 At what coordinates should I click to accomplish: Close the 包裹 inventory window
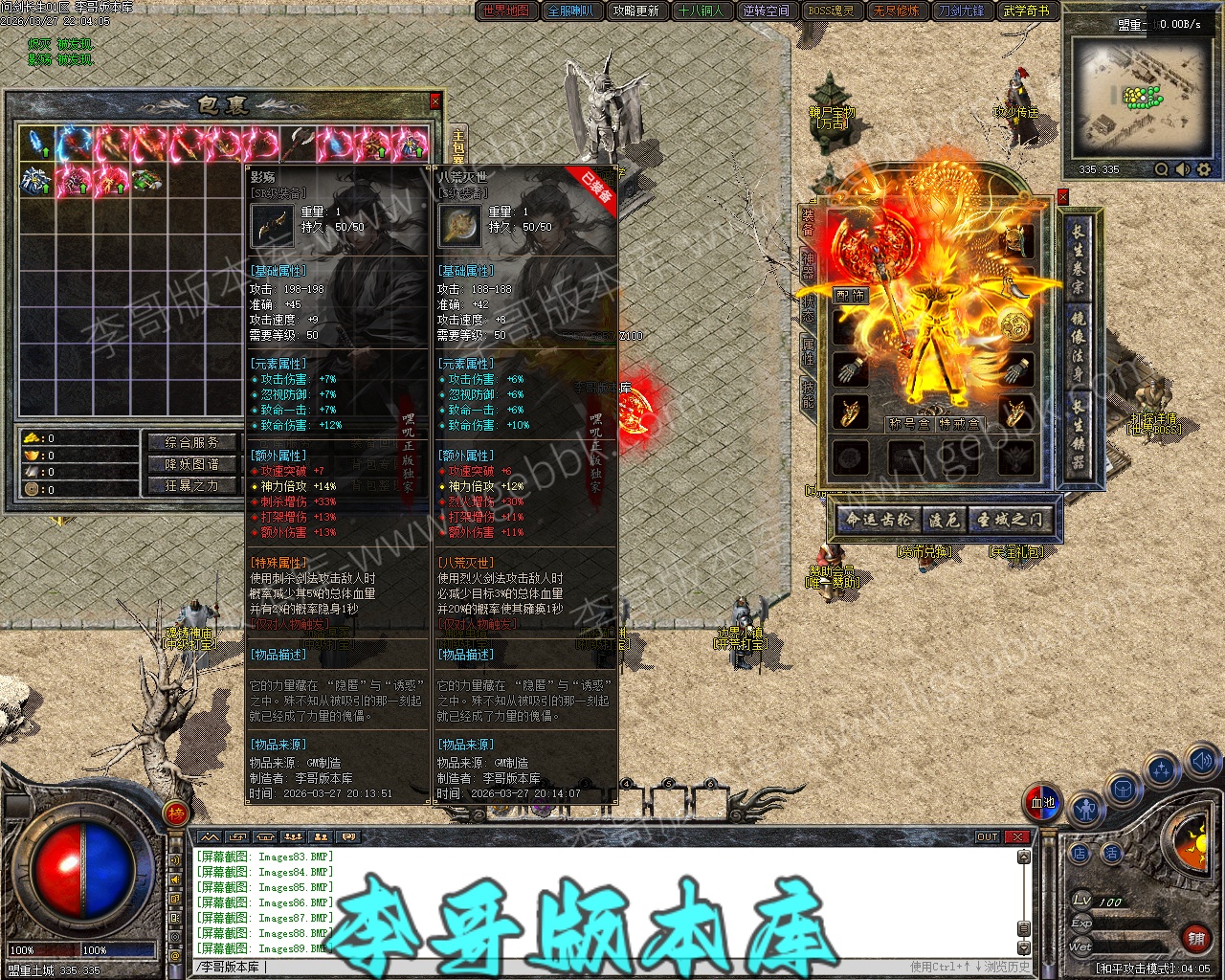click(x=435, y=100)
